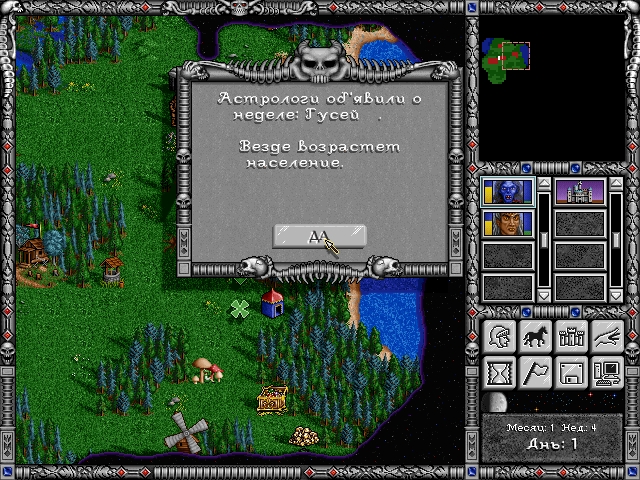Viewport: 640px width, 480px height.
Task: Open system options computer button
Action: click(606, 373)
